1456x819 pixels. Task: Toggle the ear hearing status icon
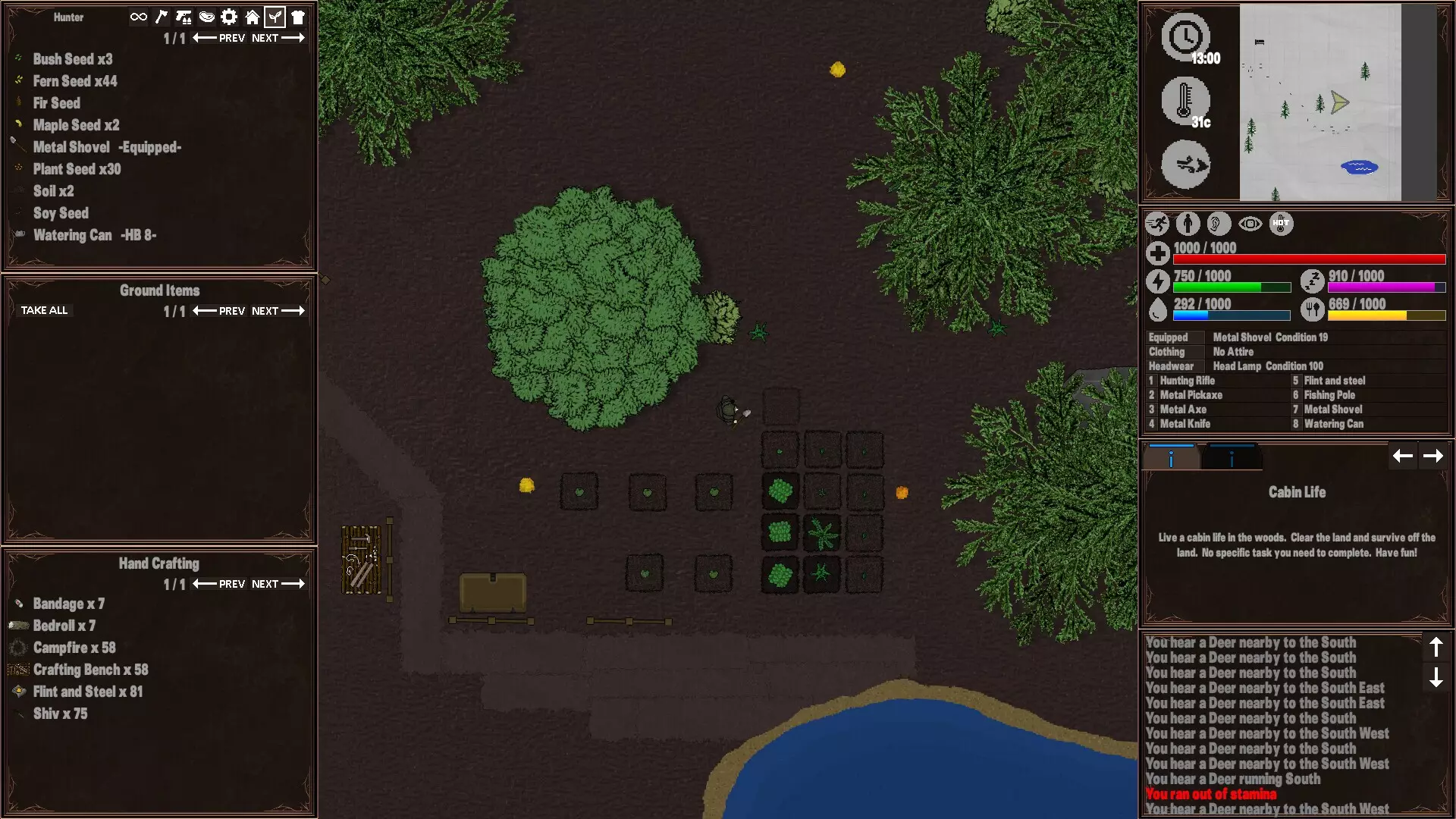click(1219, 224)
